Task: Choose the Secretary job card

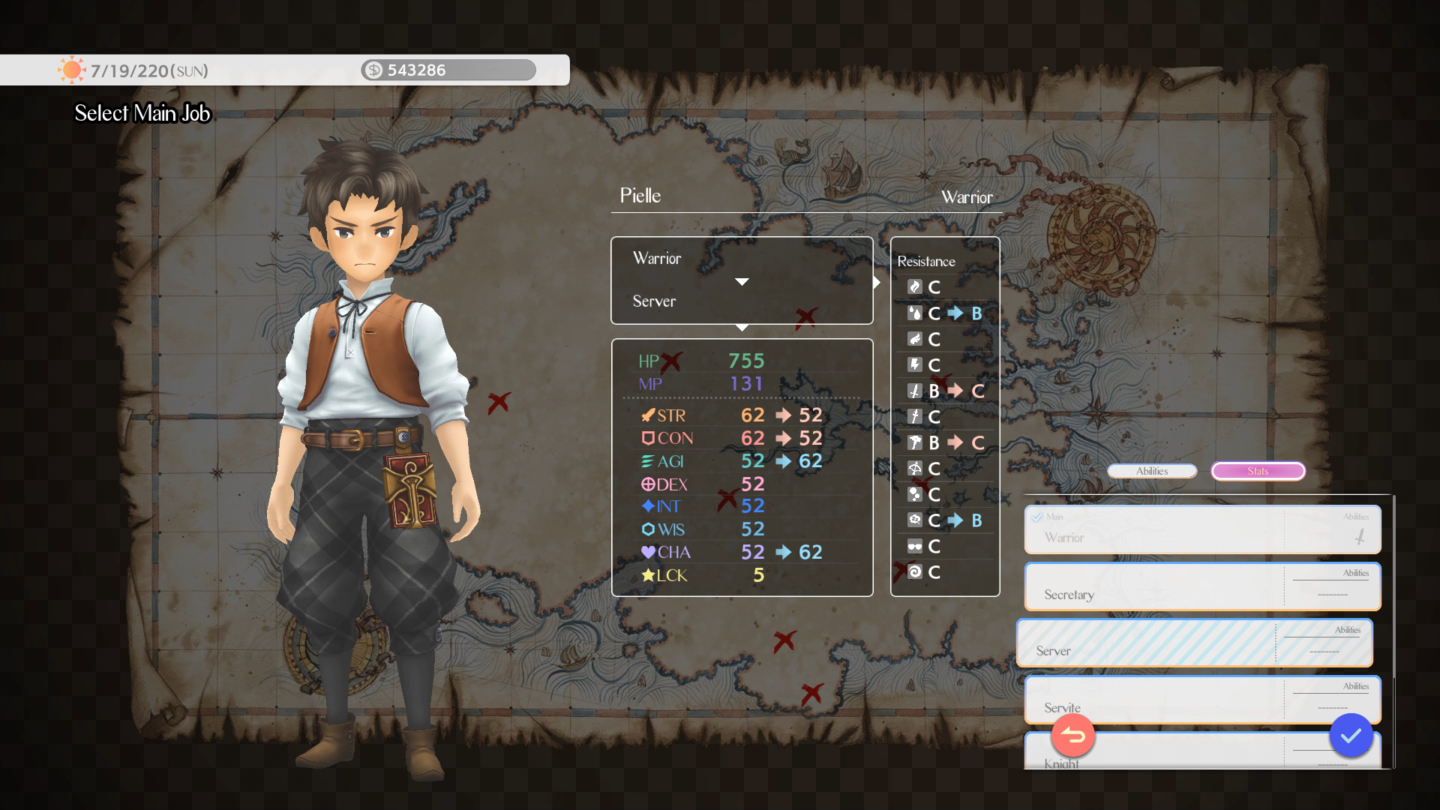Action: (x=1200, y=586)
